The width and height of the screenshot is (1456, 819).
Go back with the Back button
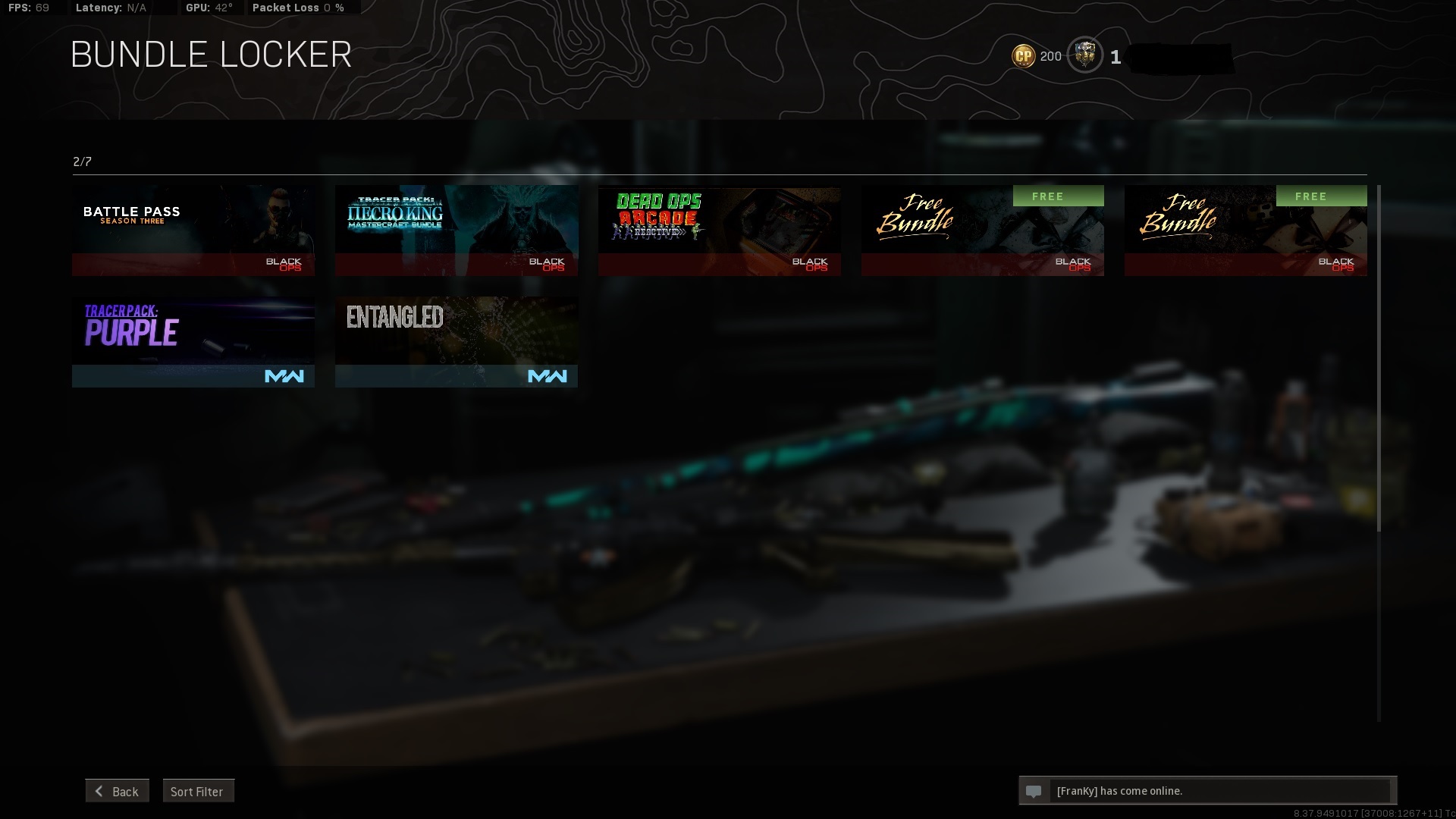pyautogui.click(x=118, y=791)
